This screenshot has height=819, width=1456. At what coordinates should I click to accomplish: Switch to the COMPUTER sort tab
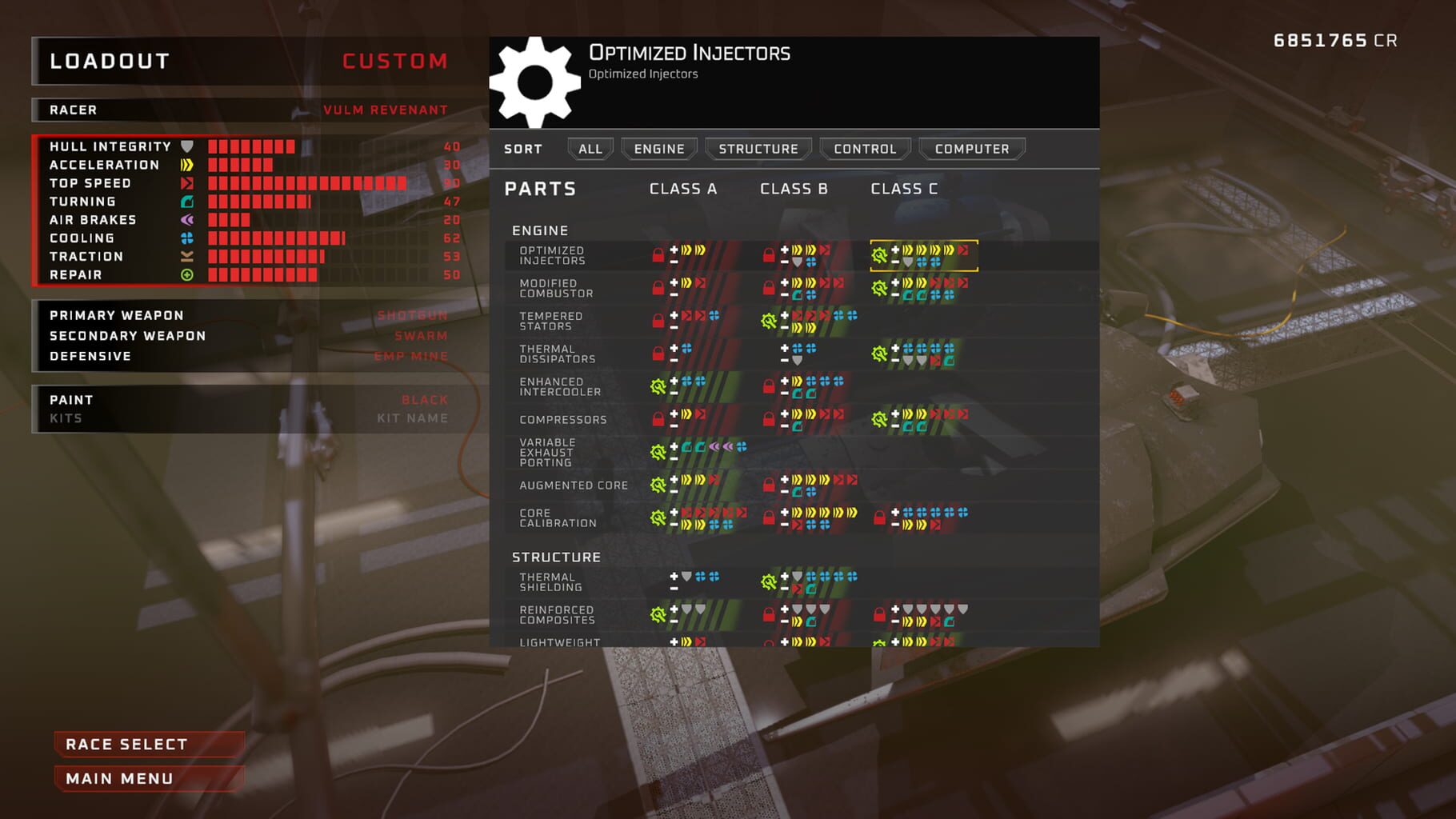coord(970,149)
